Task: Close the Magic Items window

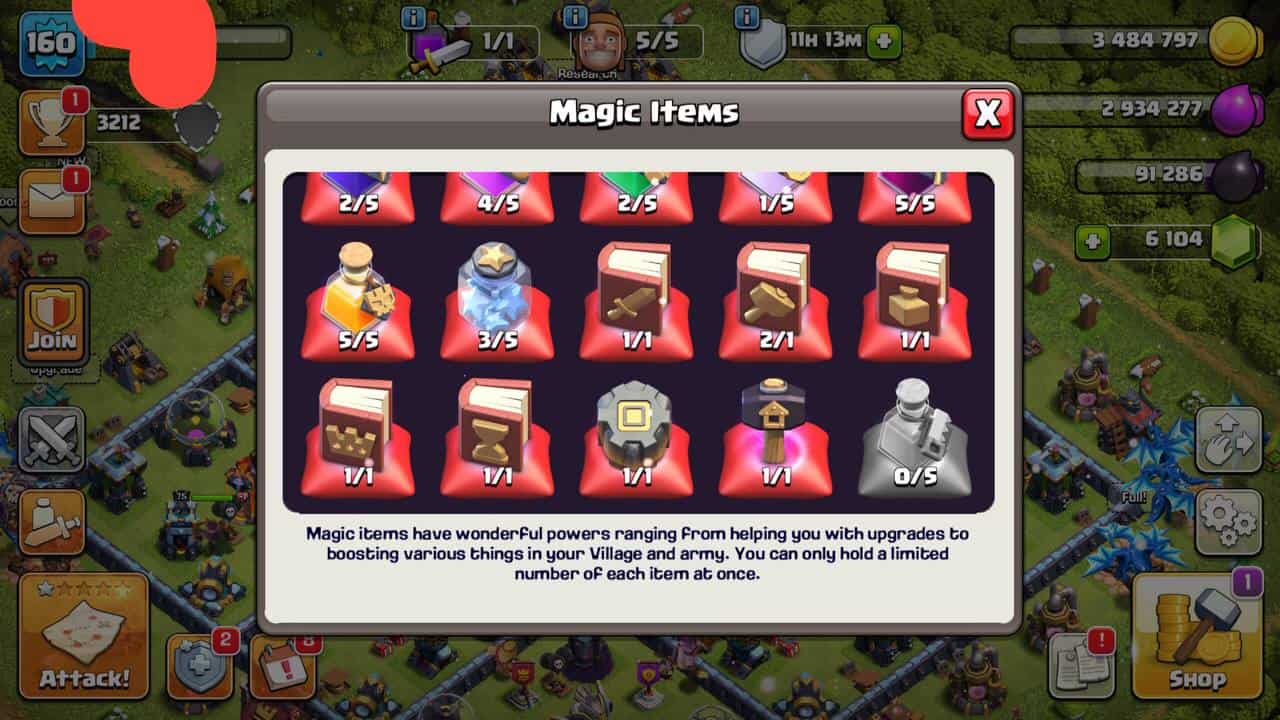Action: click(987, 114)
